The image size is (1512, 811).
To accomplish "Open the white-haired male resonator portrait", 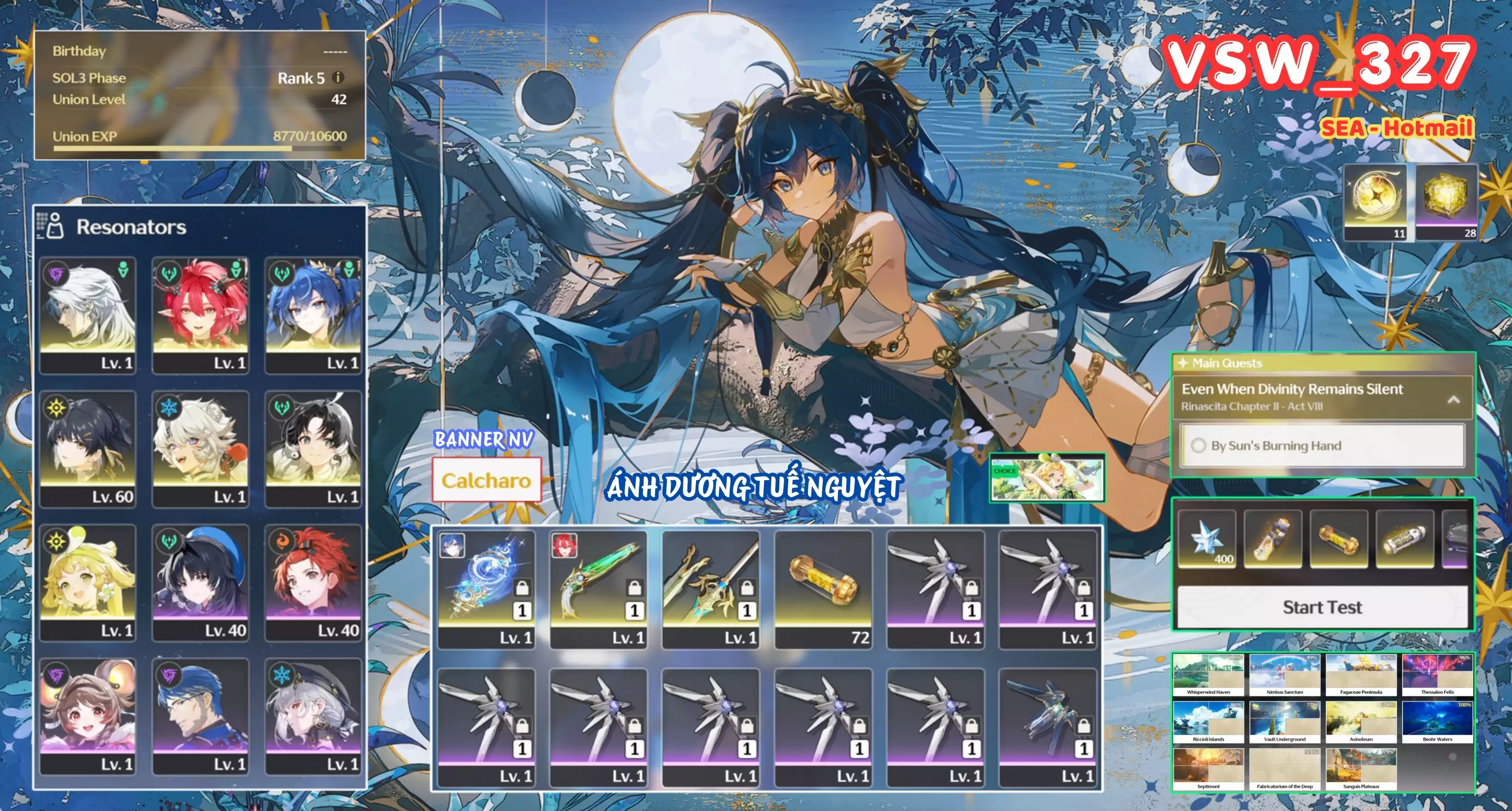I will (x=88, y=315).
